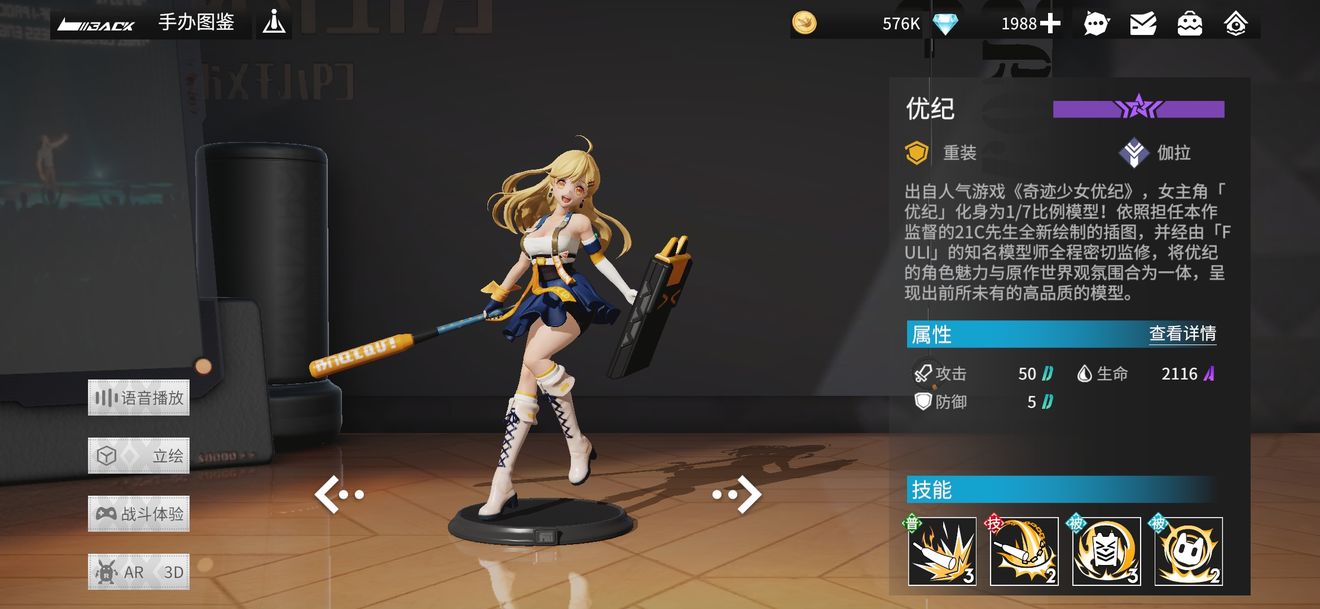The image size is (1320, 609).
Task: Add diamonds with the plus button
Action: tap(1050, 23)
